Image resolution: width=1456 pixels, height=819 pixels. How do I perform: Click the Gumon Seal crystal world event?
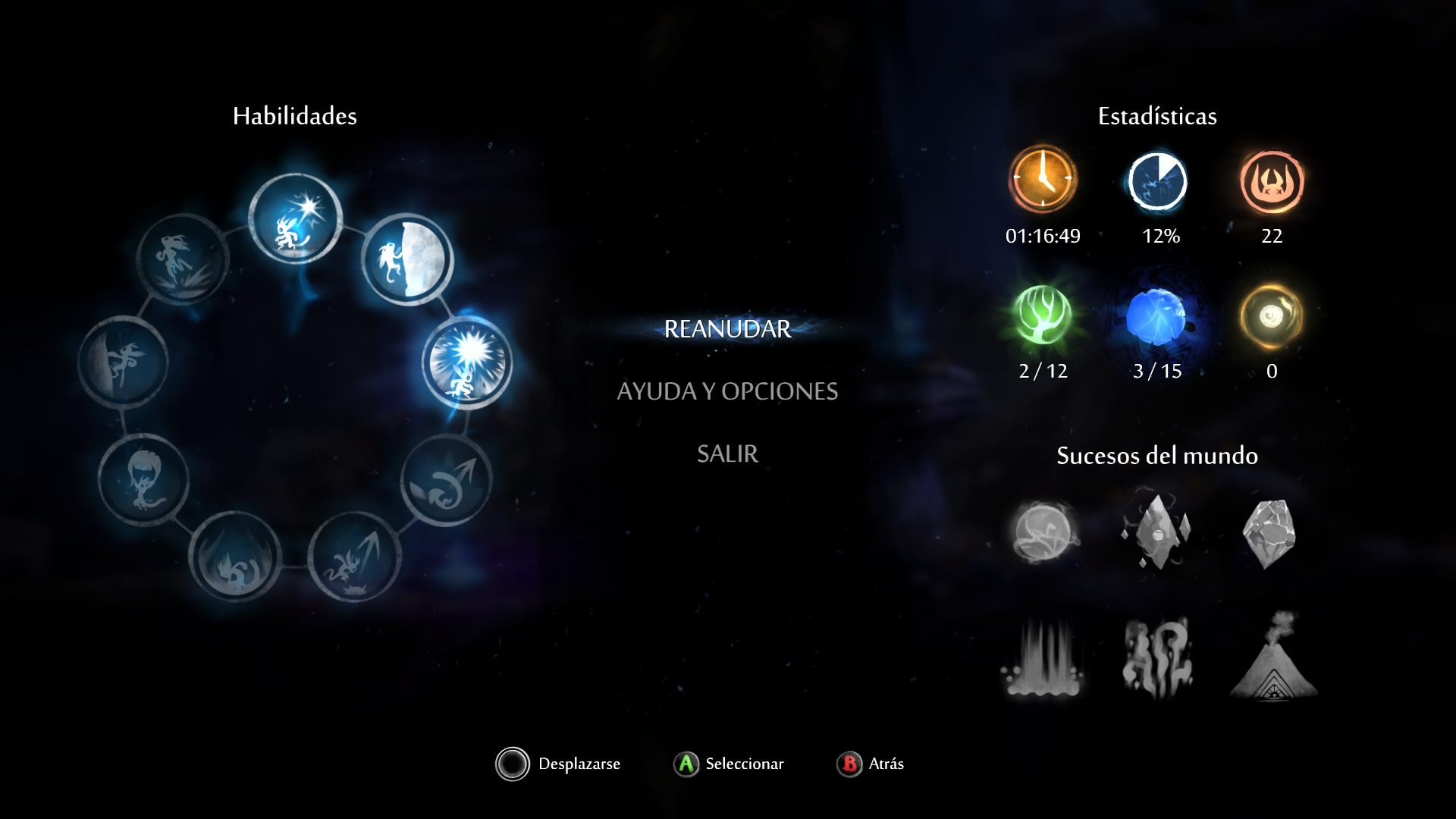pyautogui.click(x=1157, y=532)
